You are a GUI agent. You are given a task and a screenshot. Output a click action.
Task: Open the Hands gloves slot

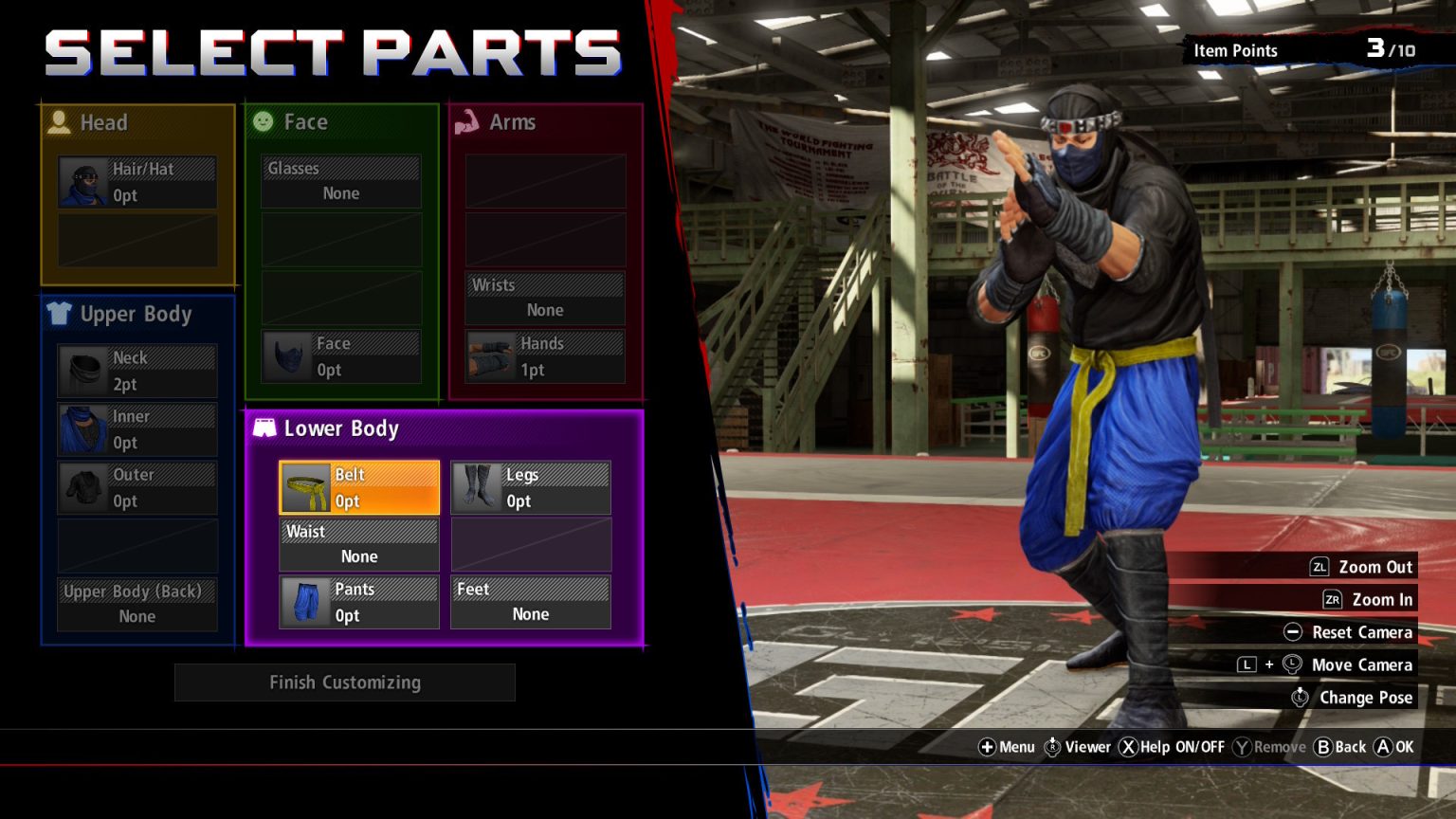(x=545, y=356)
